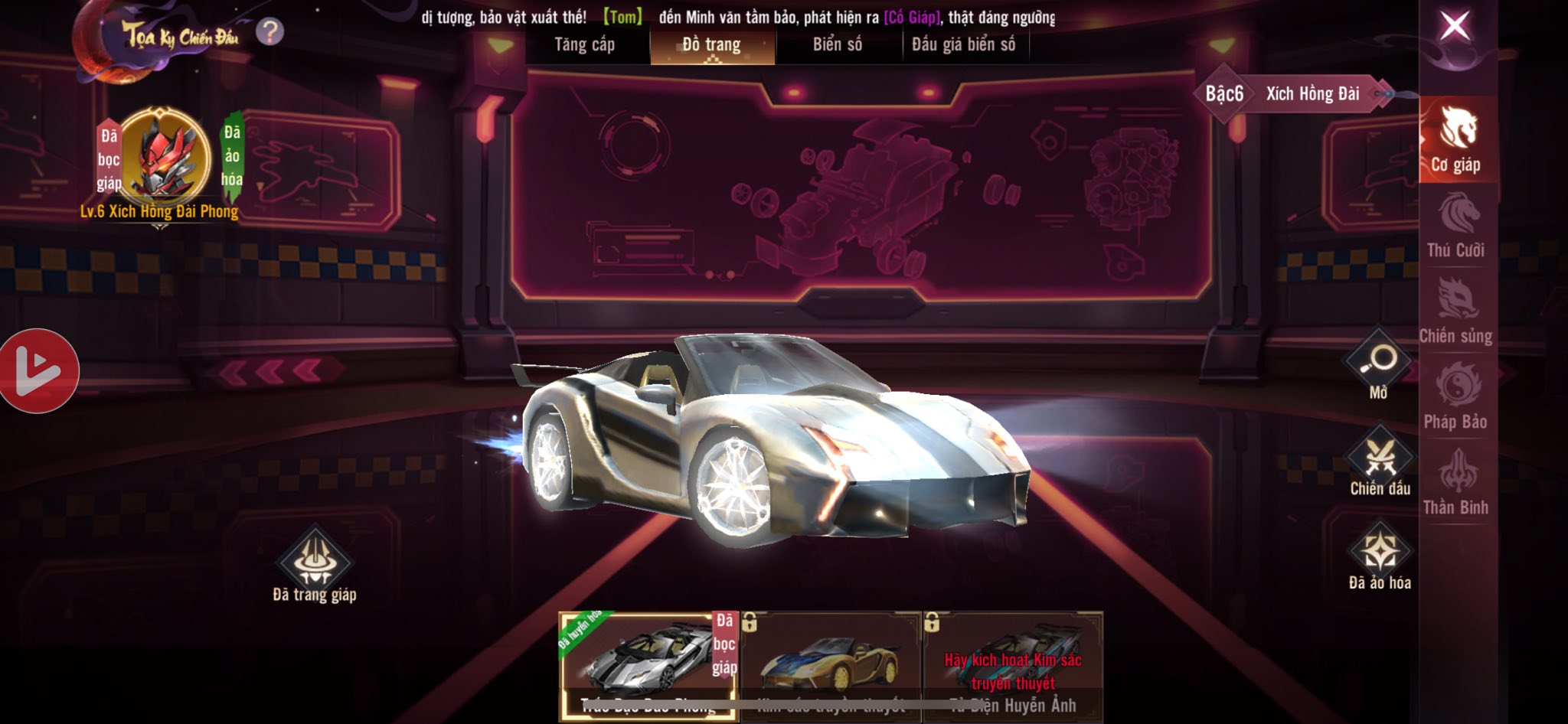This screenshot has width=1568, height=724.
Task: Open the question mark help button
Action: [x=269, y=32]
